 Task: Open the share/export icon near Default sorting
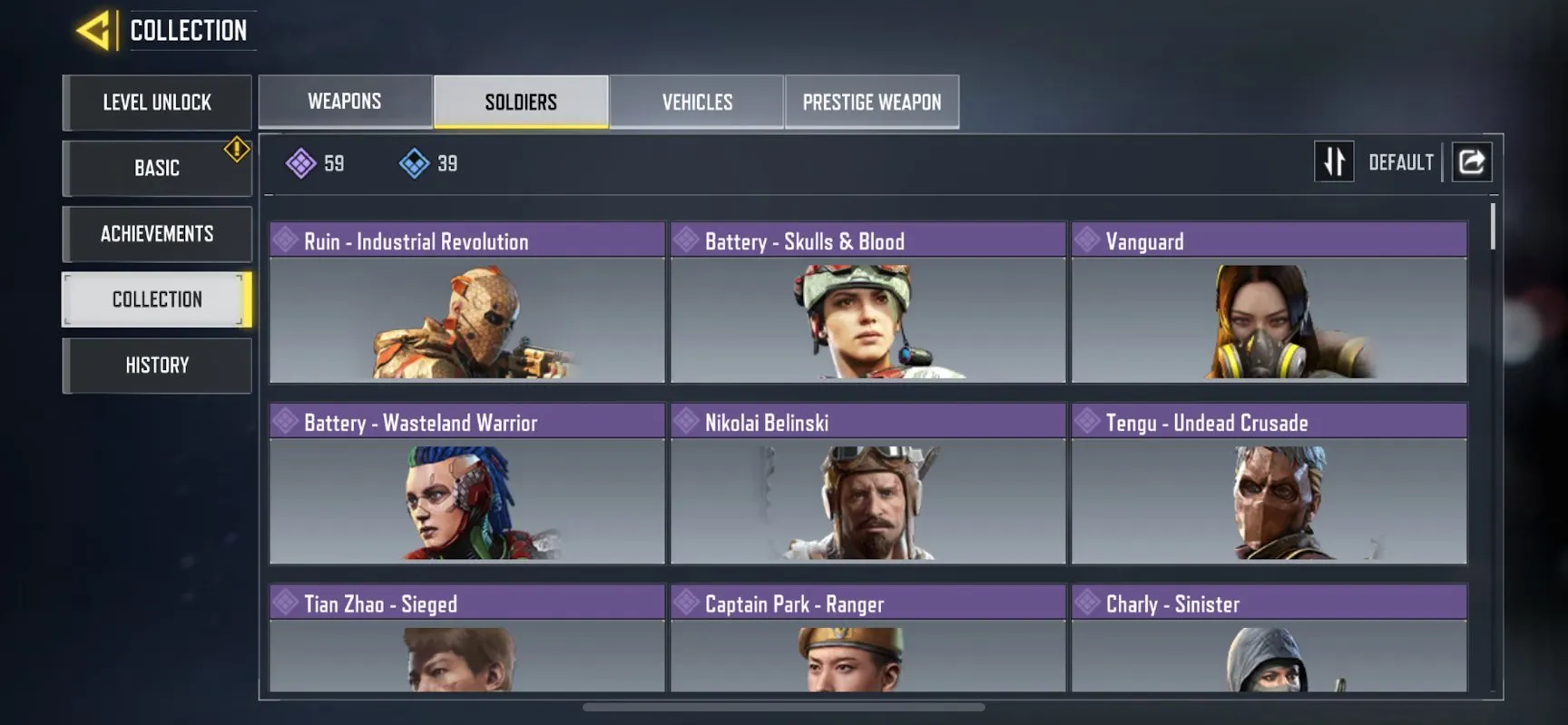coord(1471,162)
